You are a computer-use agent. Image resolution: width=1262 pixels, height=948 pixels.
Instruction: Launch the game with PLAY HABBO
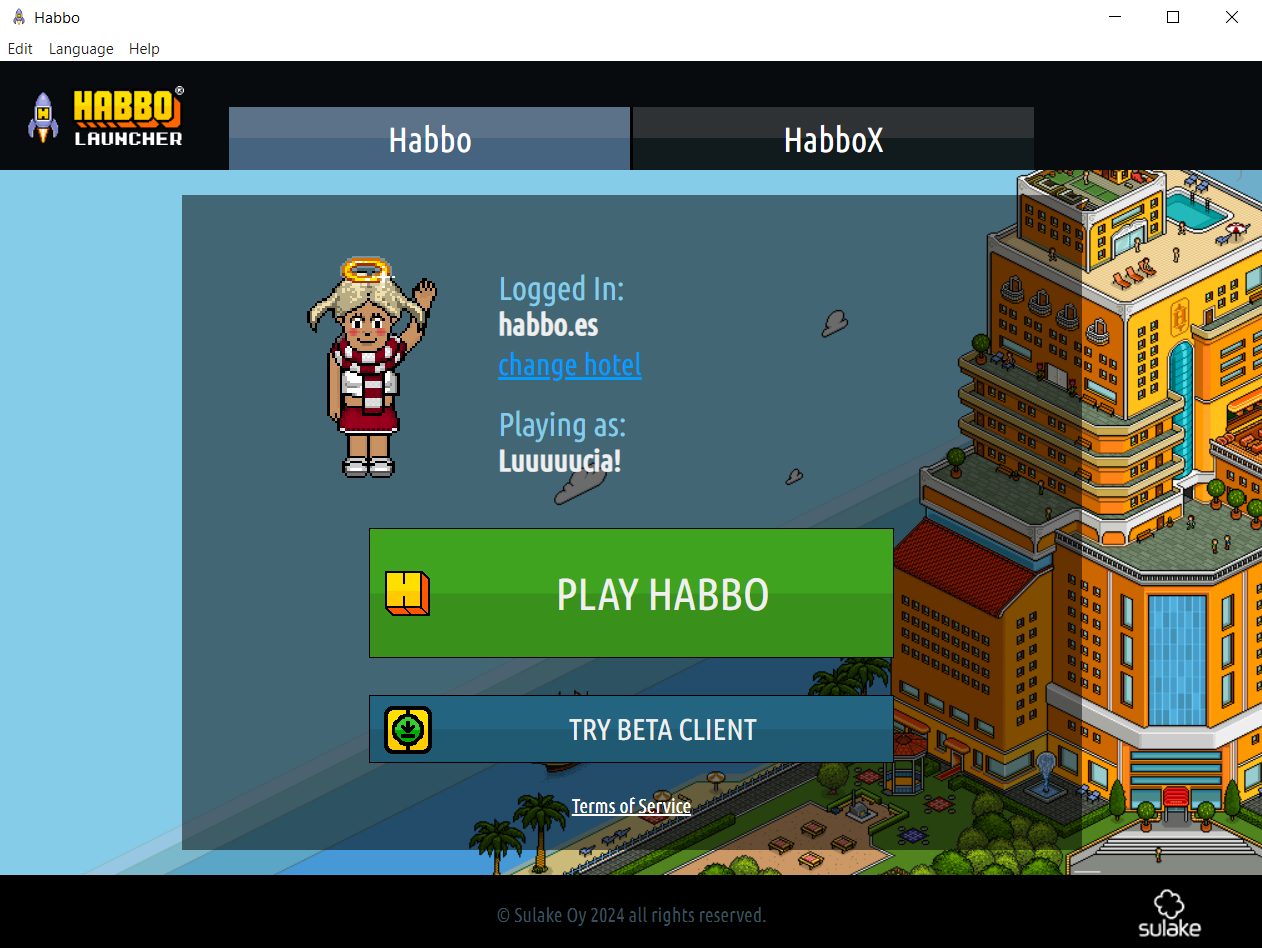click(631, 593)
